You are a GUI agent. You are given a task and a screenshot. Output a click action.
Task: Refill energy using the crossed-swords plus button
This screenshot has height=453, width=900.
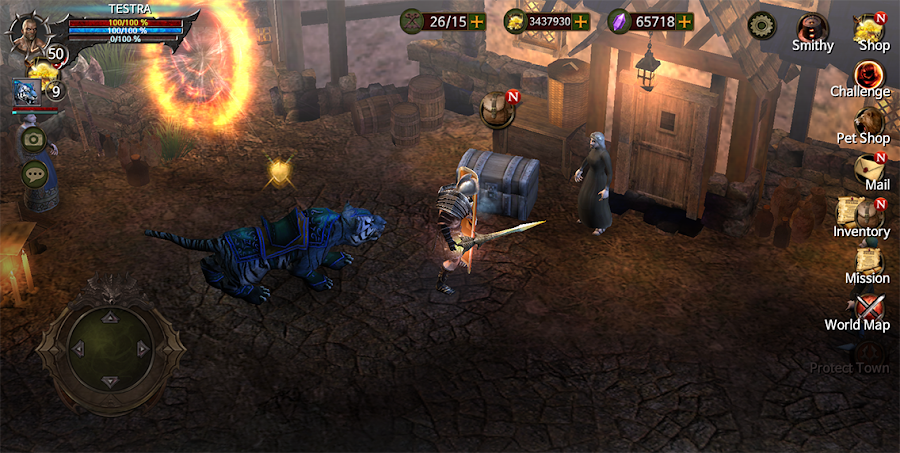pos(478,21)
